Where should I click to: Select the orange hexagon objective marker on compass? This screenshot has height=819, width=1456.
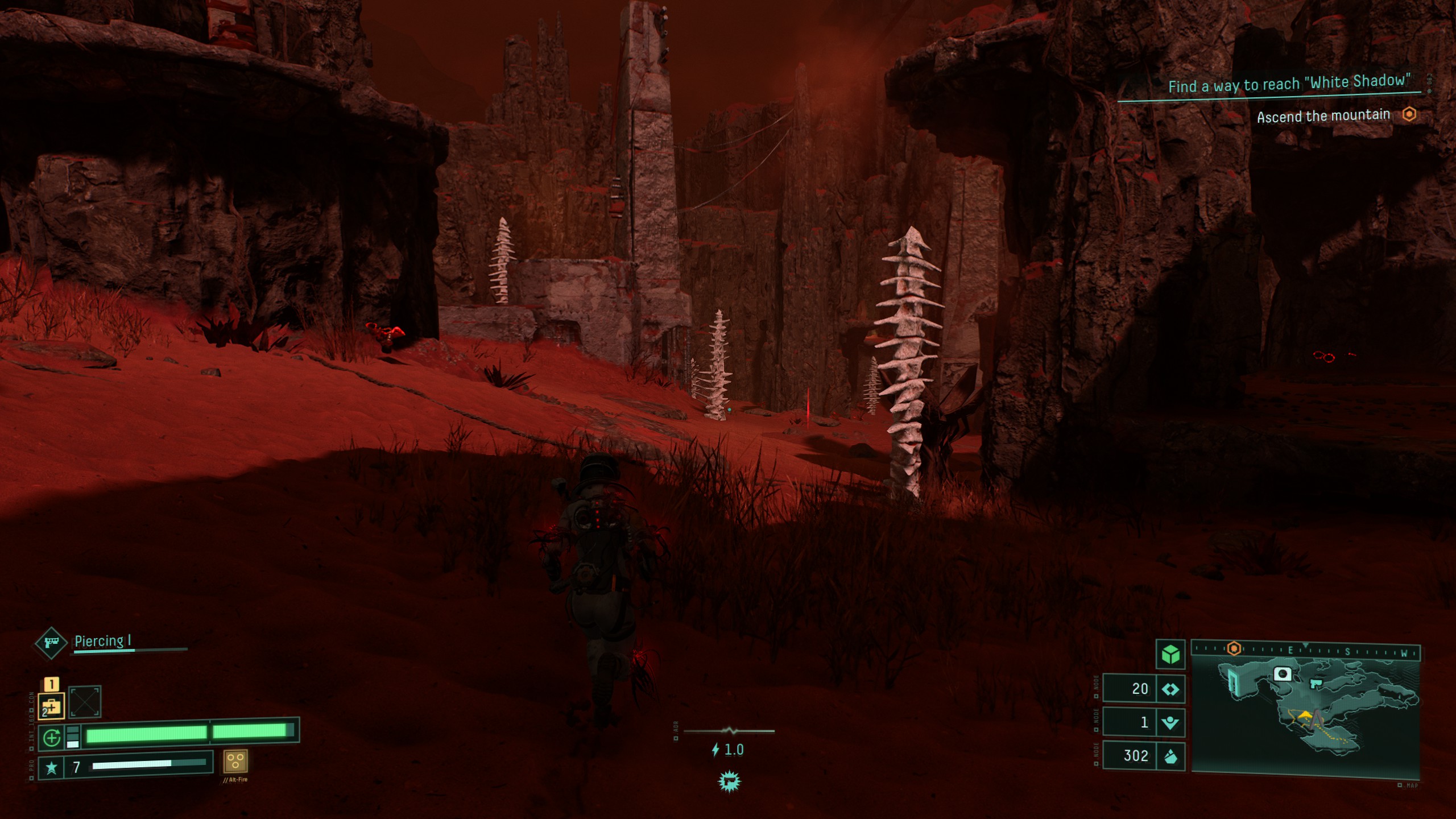[1234, 648]
